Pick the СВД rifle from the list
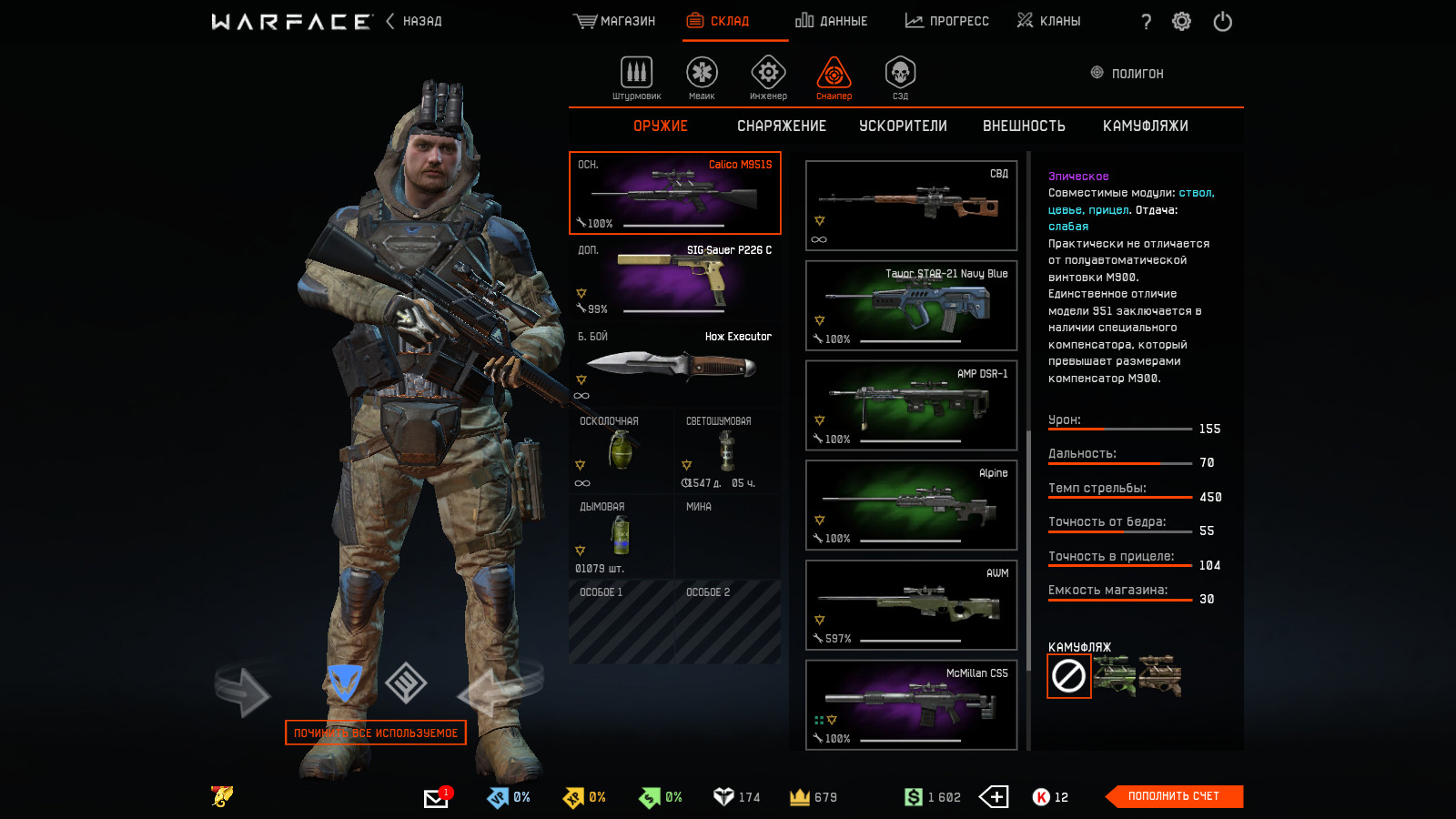1456x819 pixels. tap(911, 206)
